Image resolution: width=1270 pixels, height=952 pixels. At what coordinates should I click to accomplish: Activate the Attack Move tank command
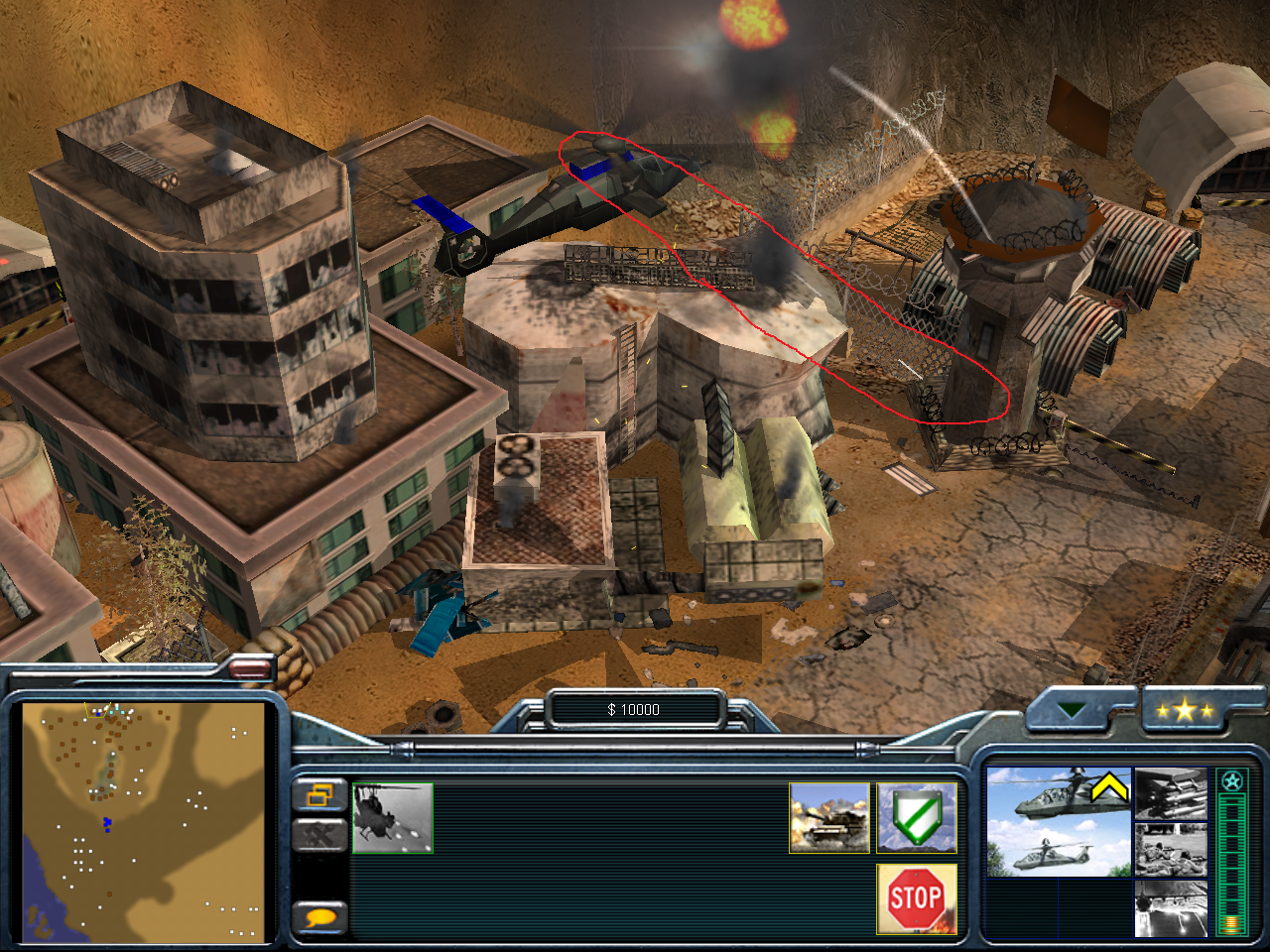(x=828, y=818)
